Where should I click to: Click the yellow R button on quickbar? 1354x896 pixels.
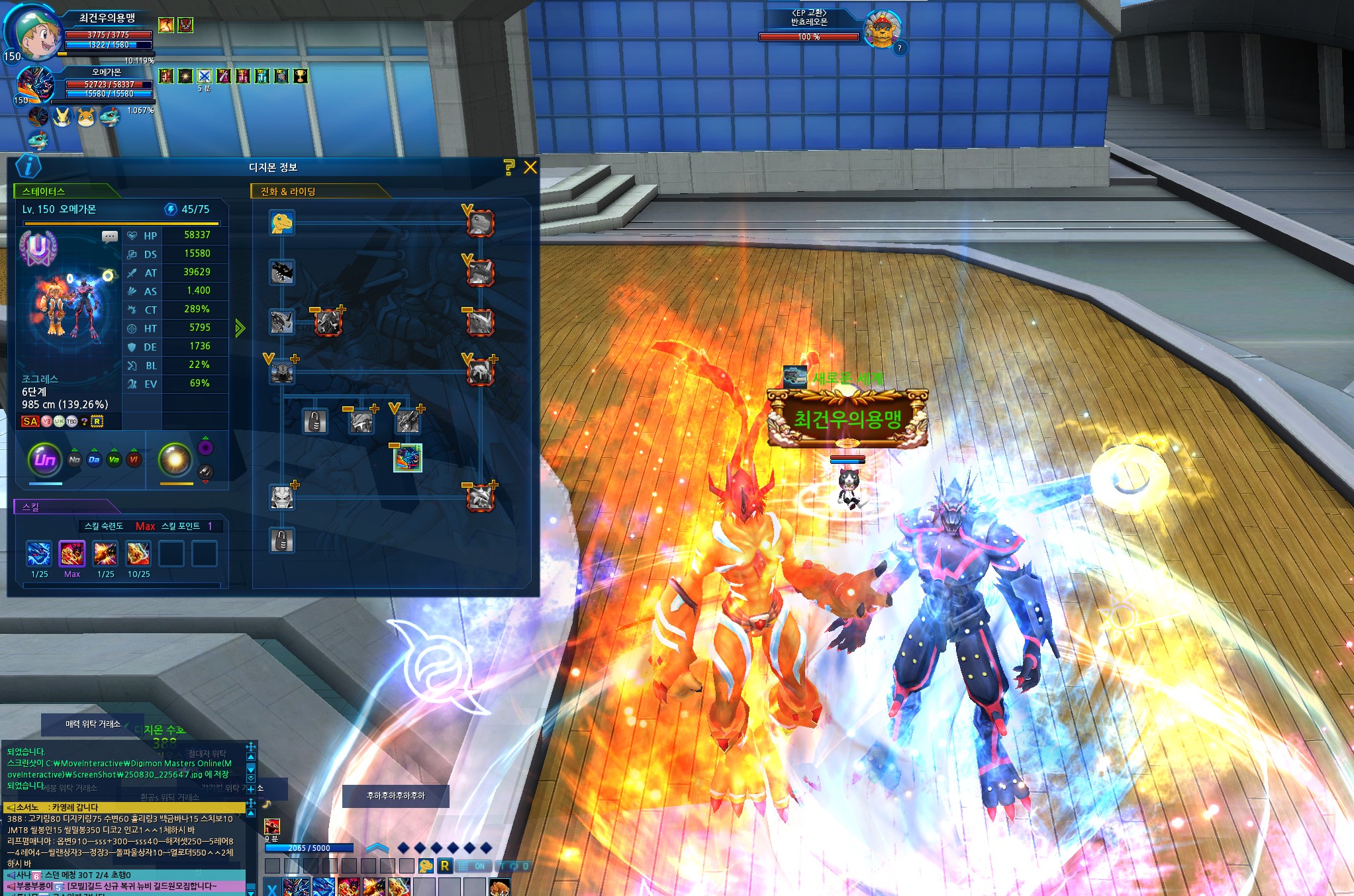tap(444, 866)
